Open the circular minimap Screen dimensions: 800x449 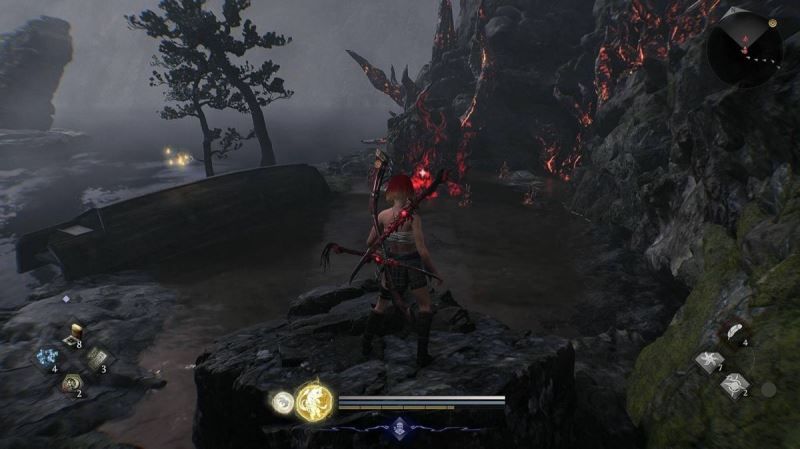pyautogui.click(x=745, y=45)
